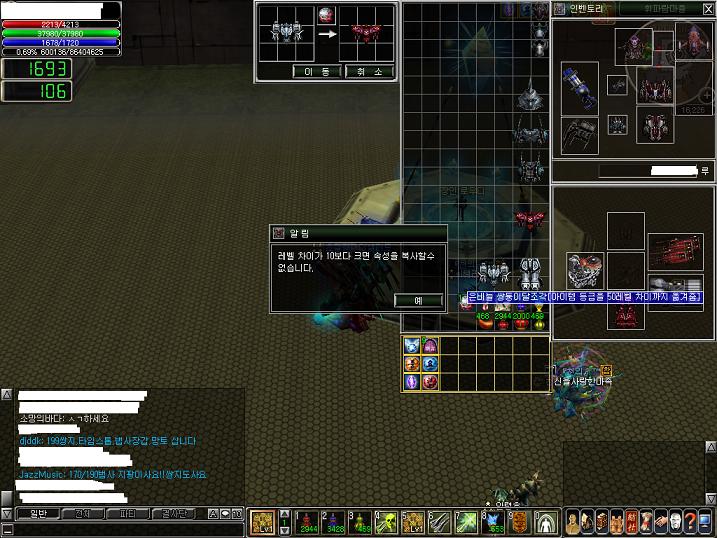This screenshot has width=717, height=538.
Task: Activate the golden Lv1 skill on the hotbar
Action: [262, 521]
